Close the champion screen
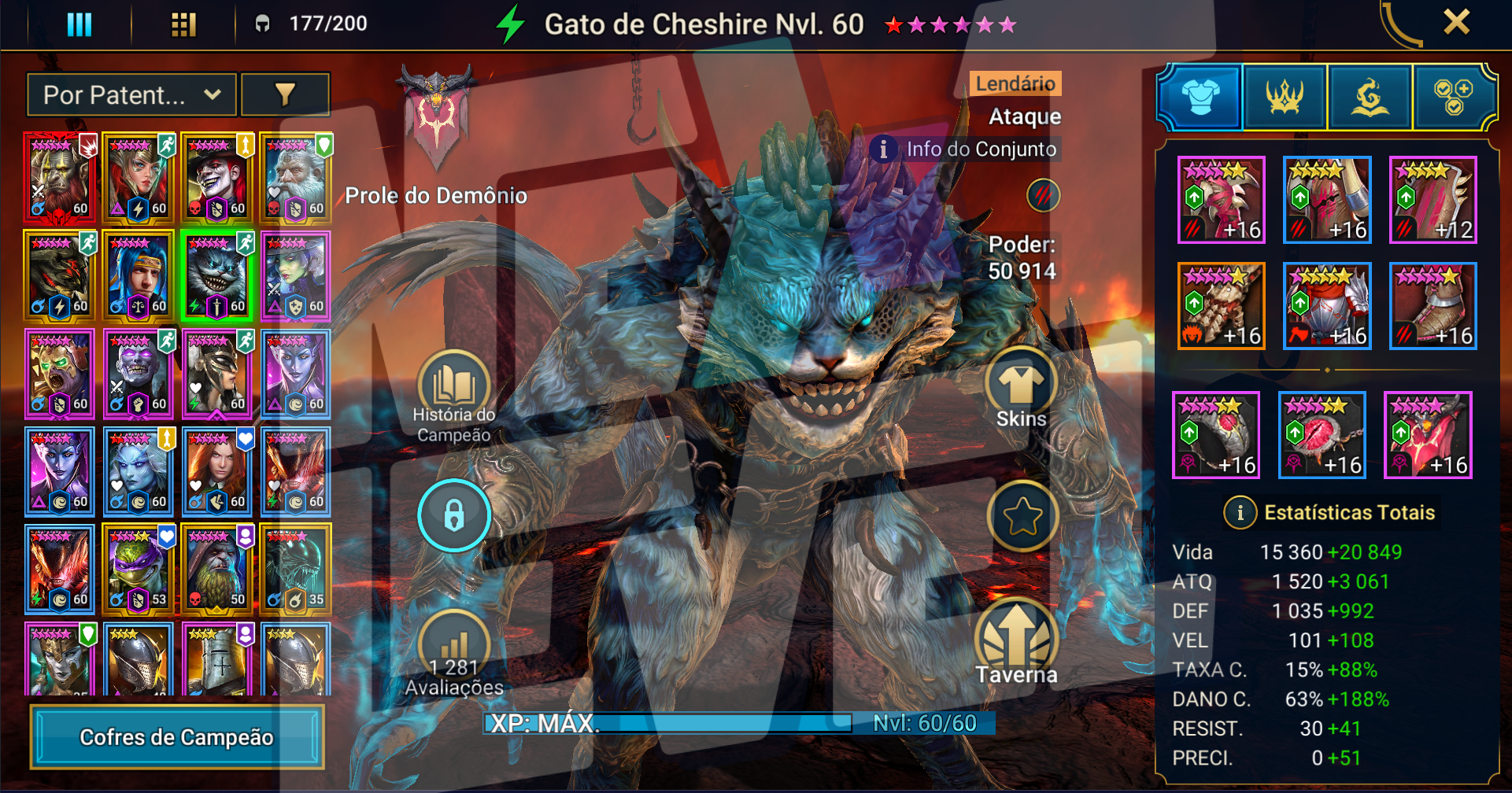Image resolution: width=1512 pixels, height=793 pixels. [x=1456, y=22]
